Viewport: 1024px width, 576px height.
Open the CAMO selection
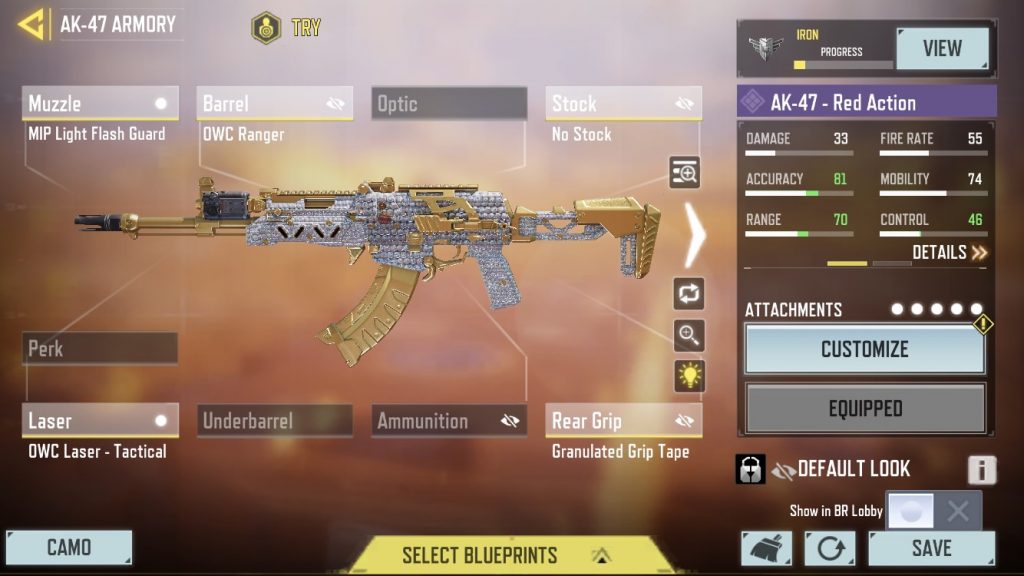pos(69,548)
